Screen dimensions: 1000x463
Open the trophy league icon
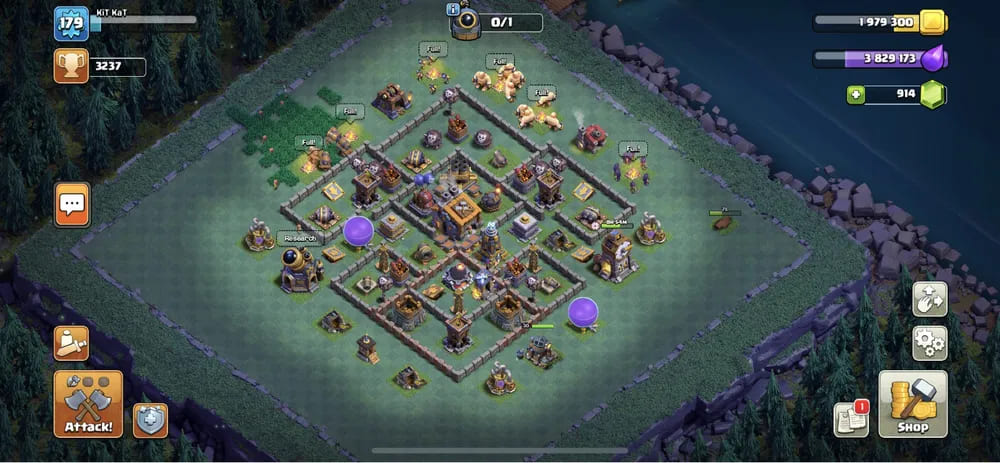[72, 67]
